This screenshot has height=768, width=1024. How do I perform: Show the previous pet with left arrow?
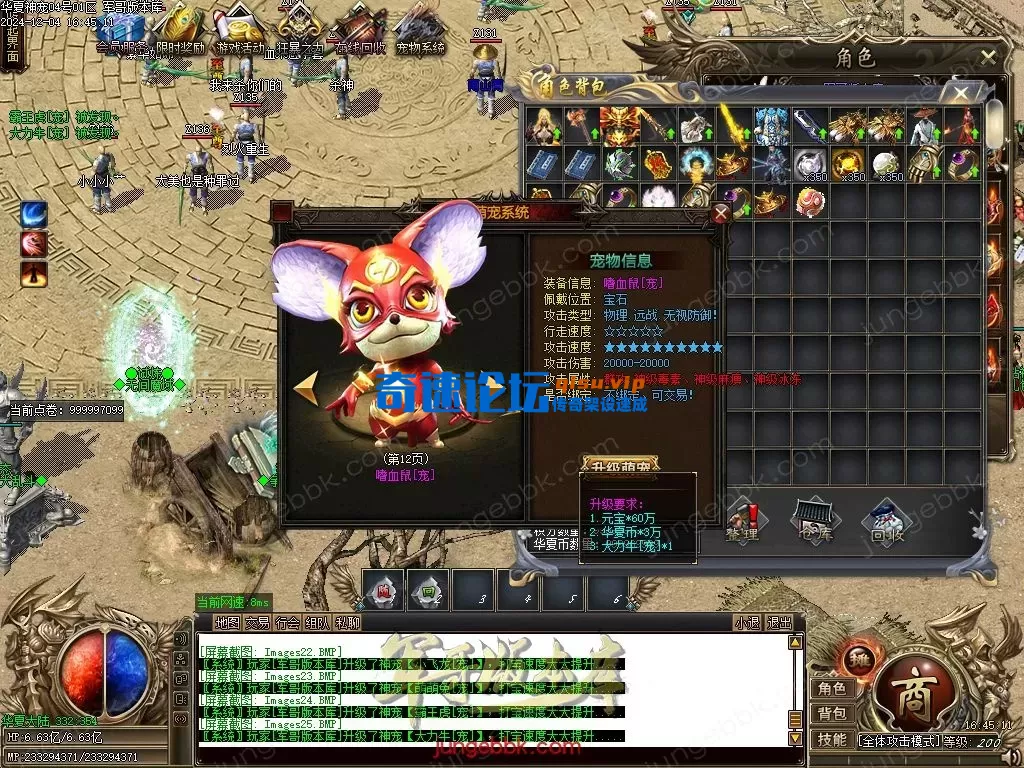pos(306,387)
